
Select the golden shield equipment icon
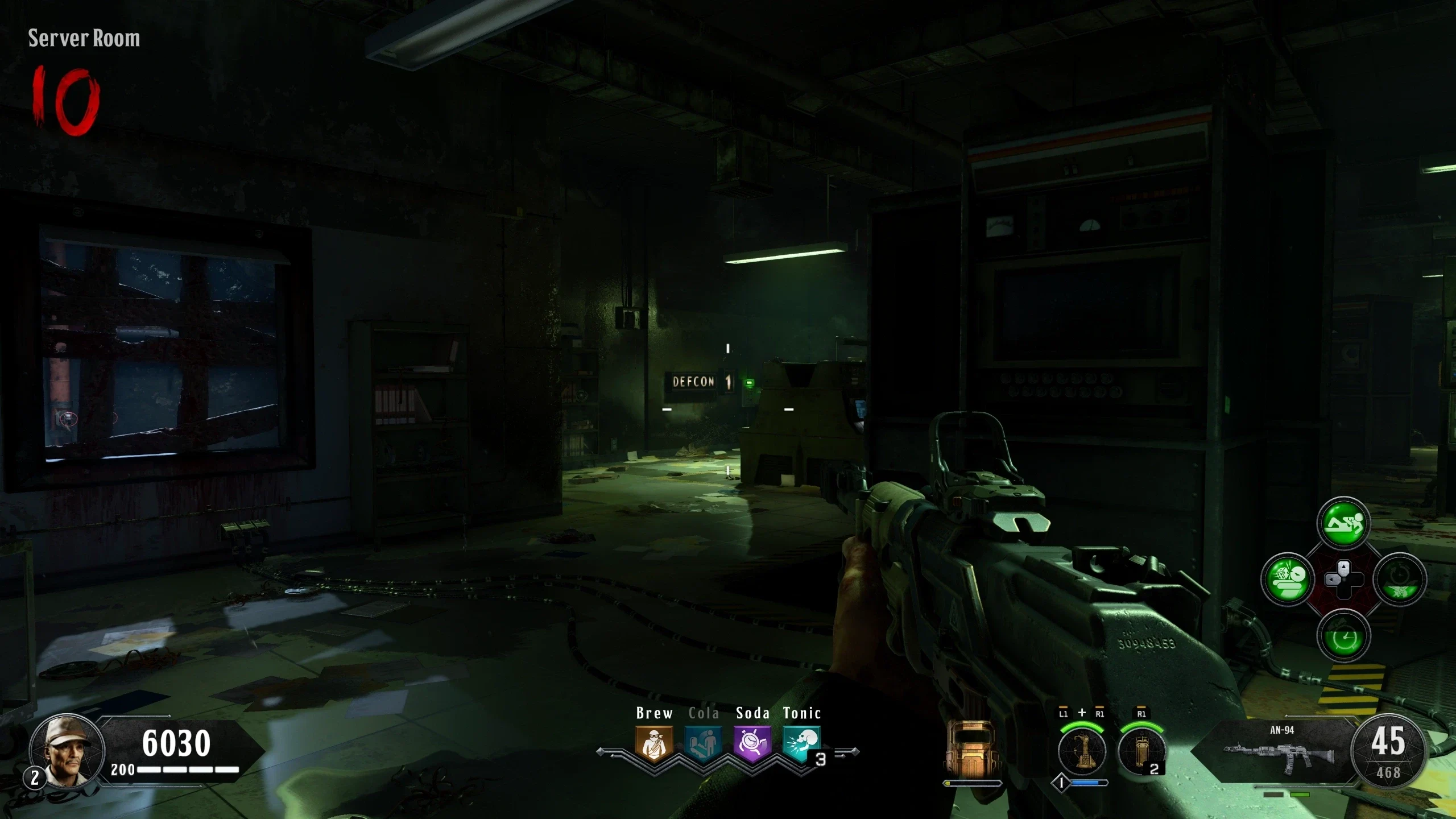coord(972,750)
